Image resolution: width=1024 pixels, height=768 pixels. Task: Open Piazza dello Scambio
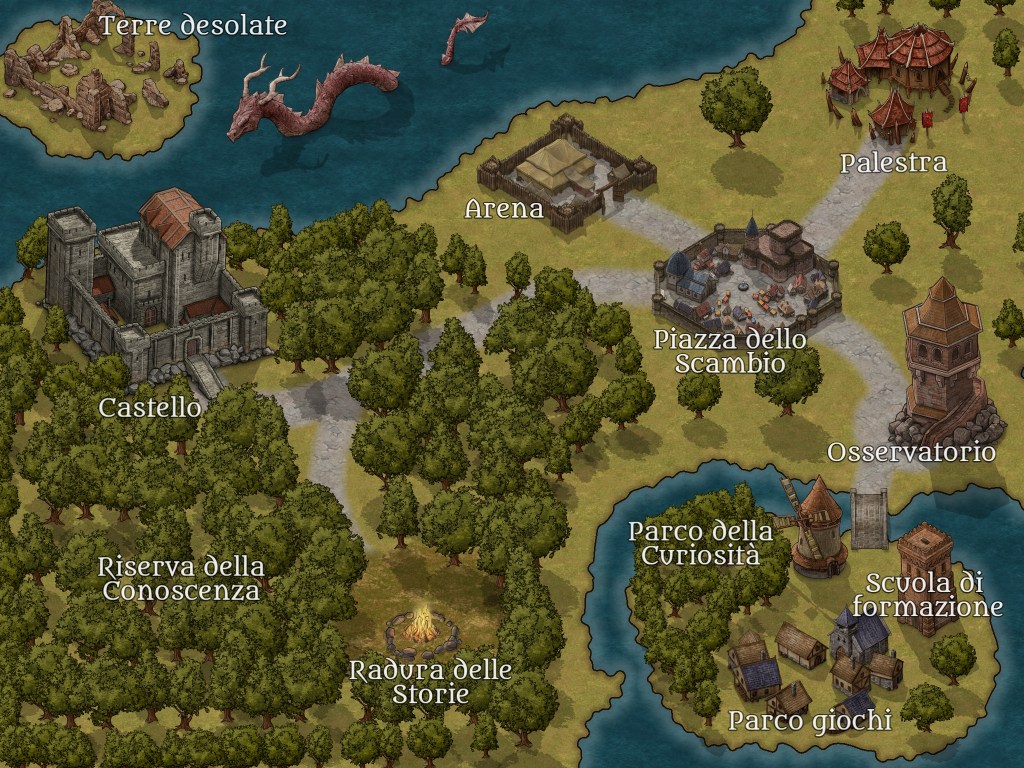click(x=745, y=274)
